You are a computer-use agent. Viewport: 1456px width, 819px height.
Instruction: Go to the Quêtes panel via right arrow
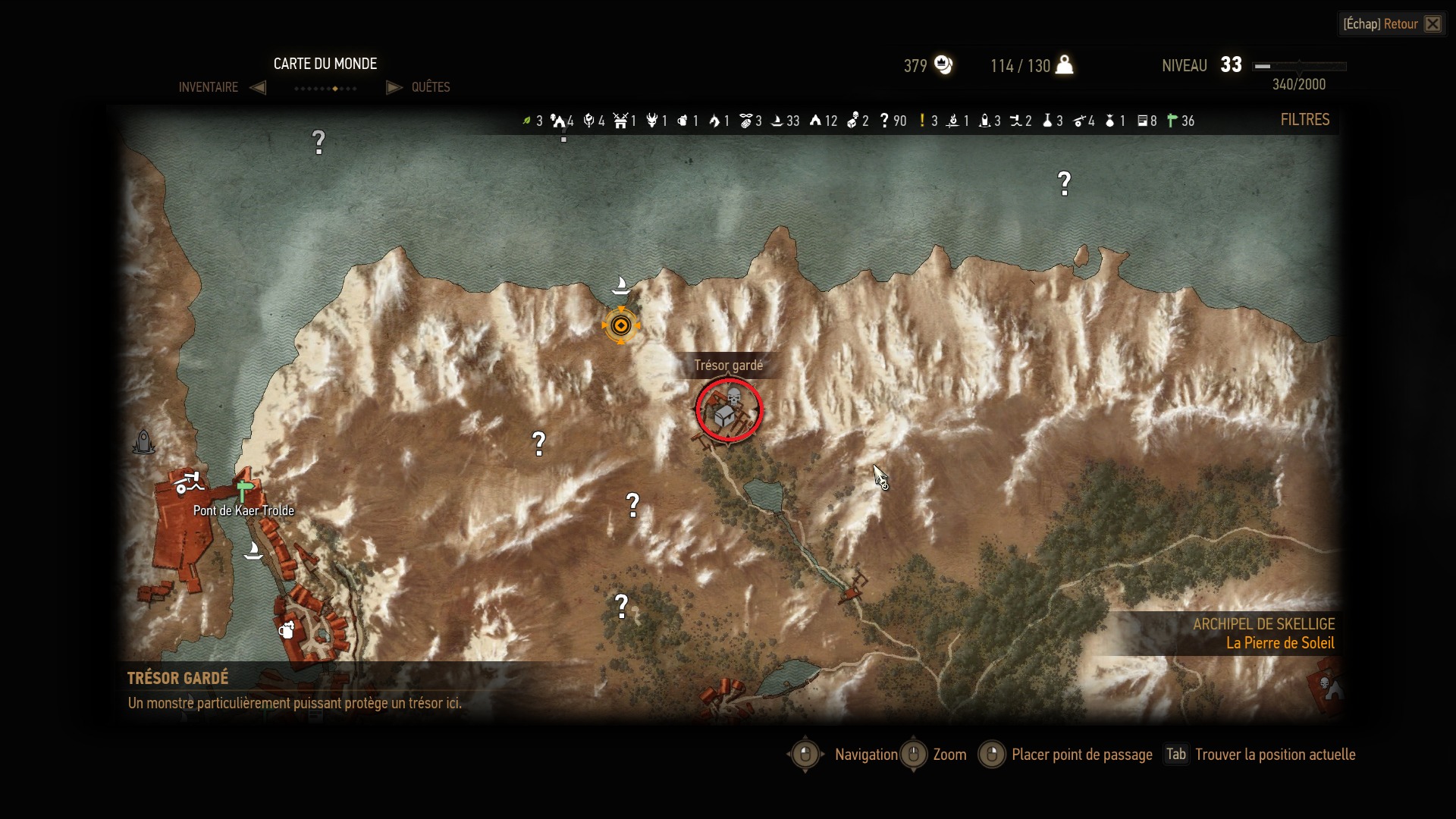point(394,87)
